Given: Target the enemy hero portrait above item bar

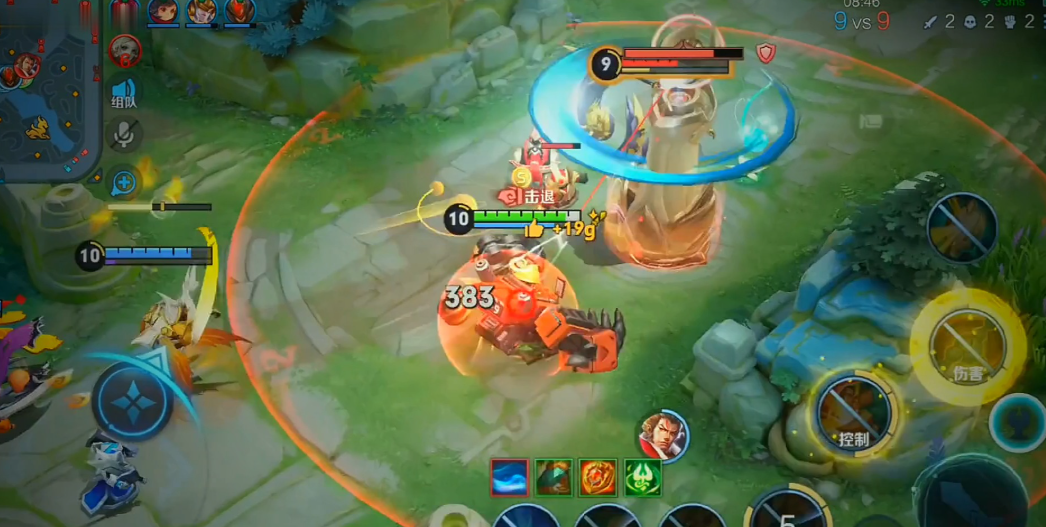Looking at the screenshot, I should click(x=662, y=436).
